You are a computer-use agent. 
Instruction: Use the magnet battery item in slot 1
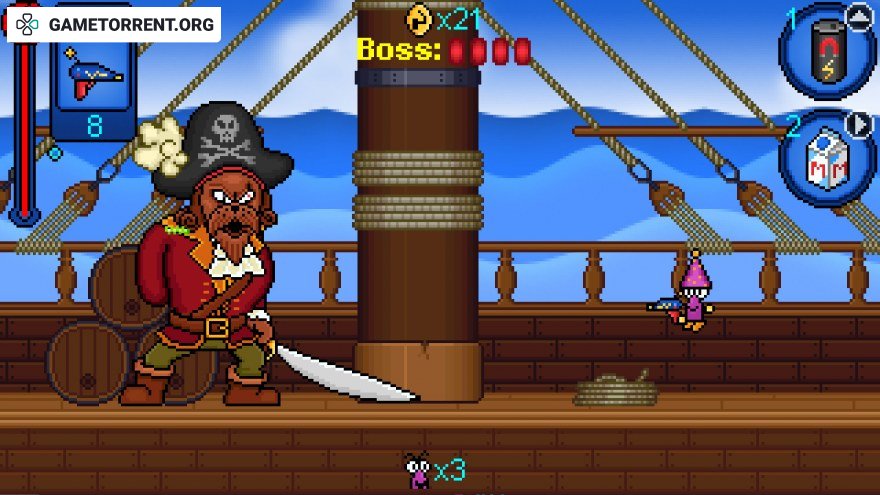[x=826, y=54]
